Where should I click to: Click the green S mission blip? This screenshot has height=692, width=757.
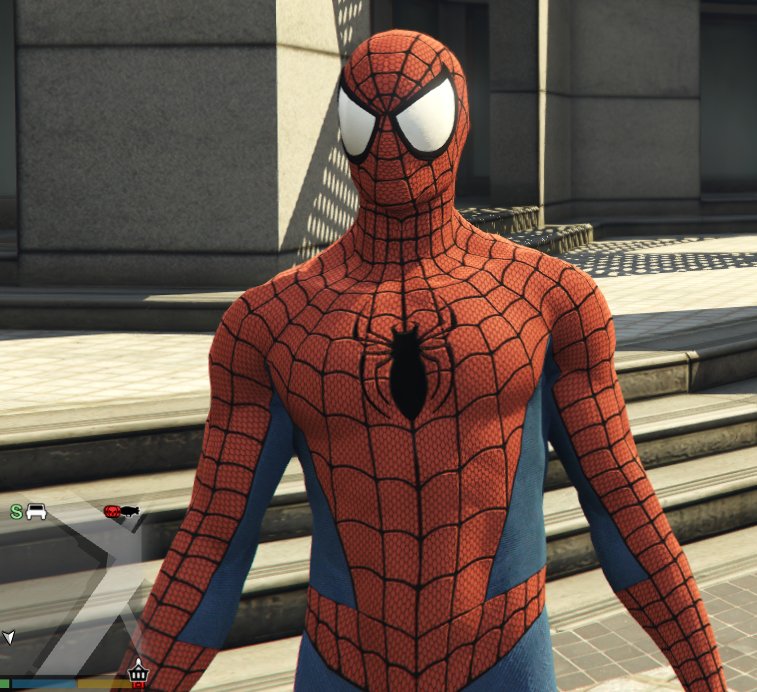click(16, 512)
